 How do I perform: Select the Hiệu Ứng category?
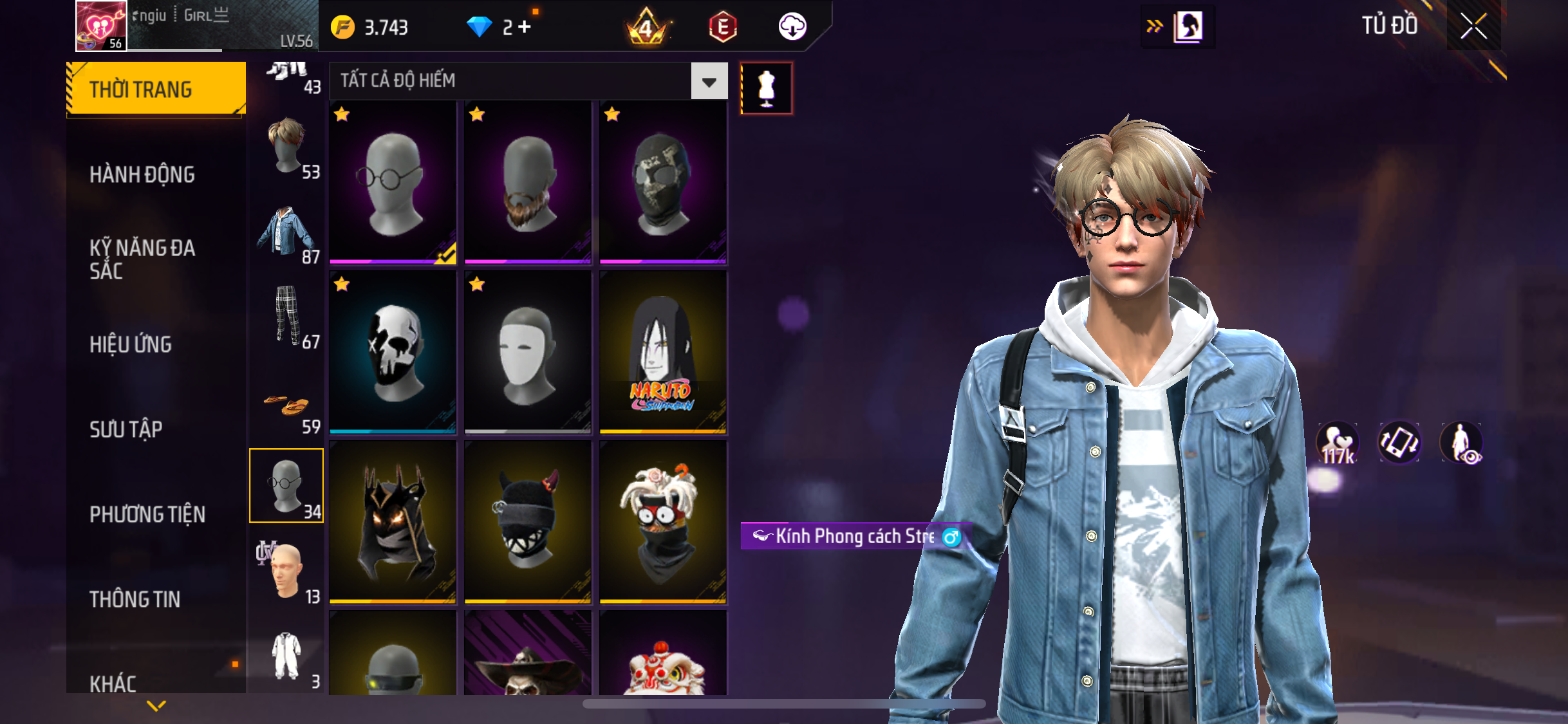coord(131,344)
